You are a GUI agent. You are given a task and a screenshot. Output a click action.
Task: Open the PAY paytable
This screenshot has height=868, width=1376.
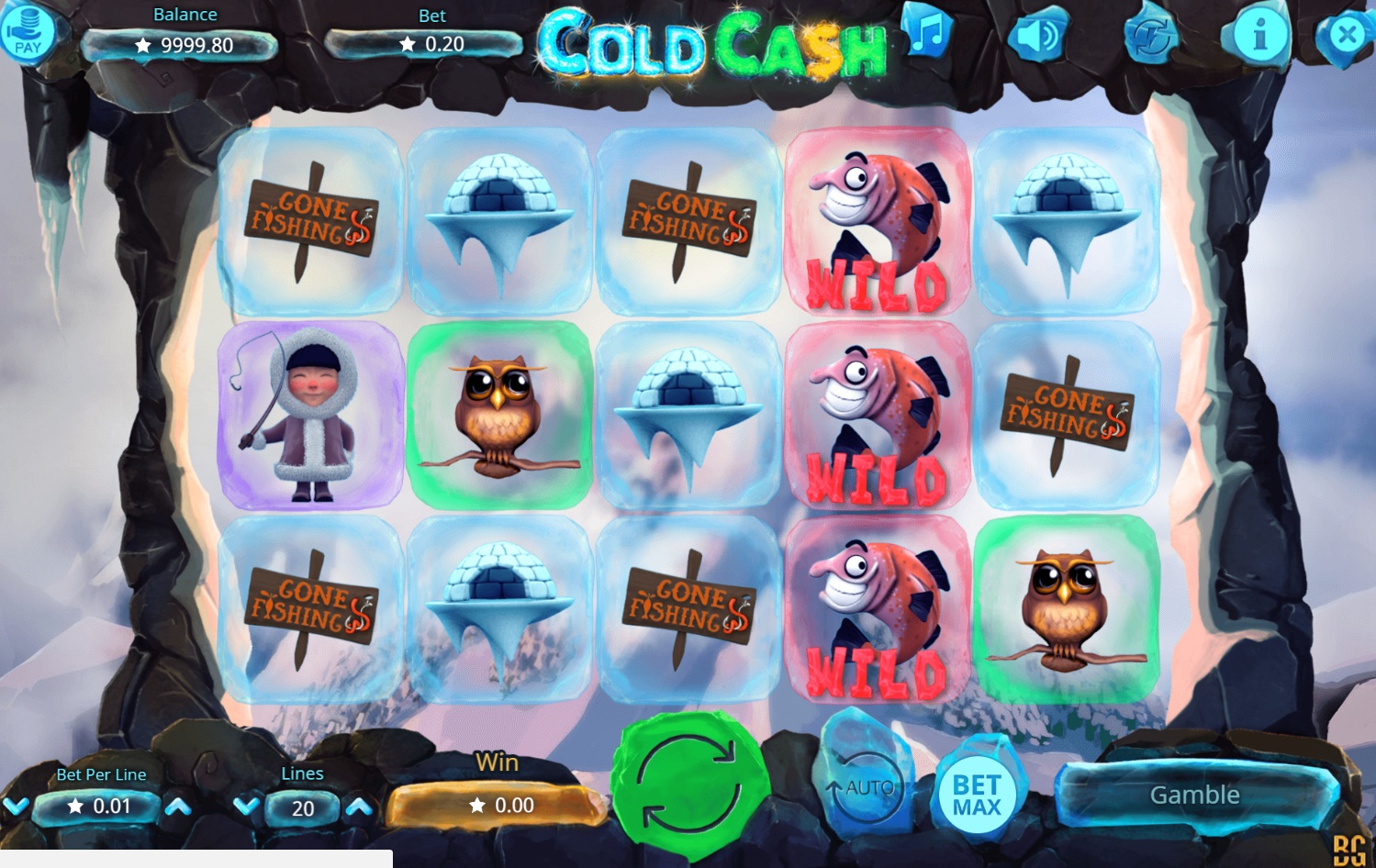[28, 33]
